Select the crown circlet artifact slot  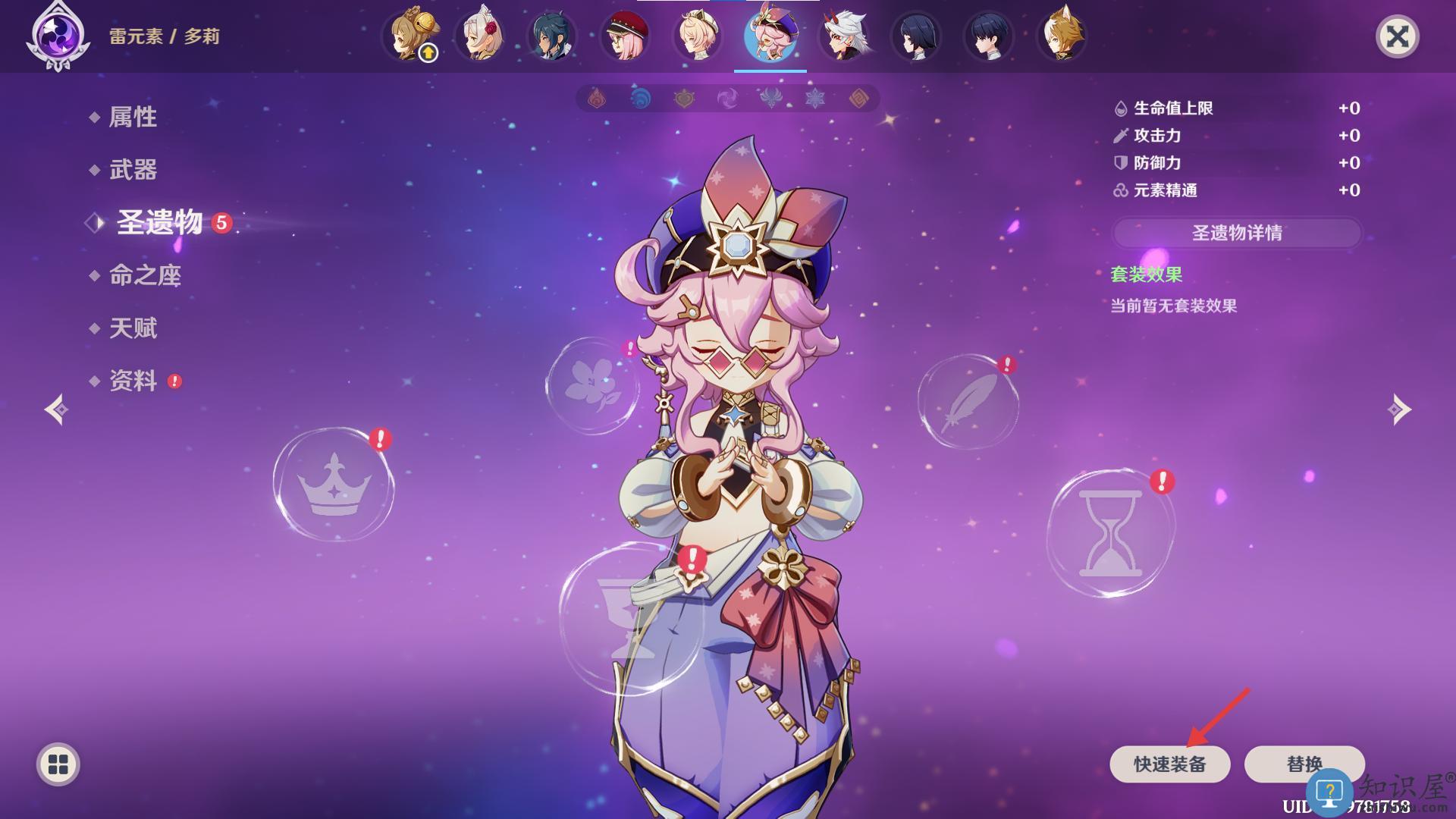click(x=334, y=485)
